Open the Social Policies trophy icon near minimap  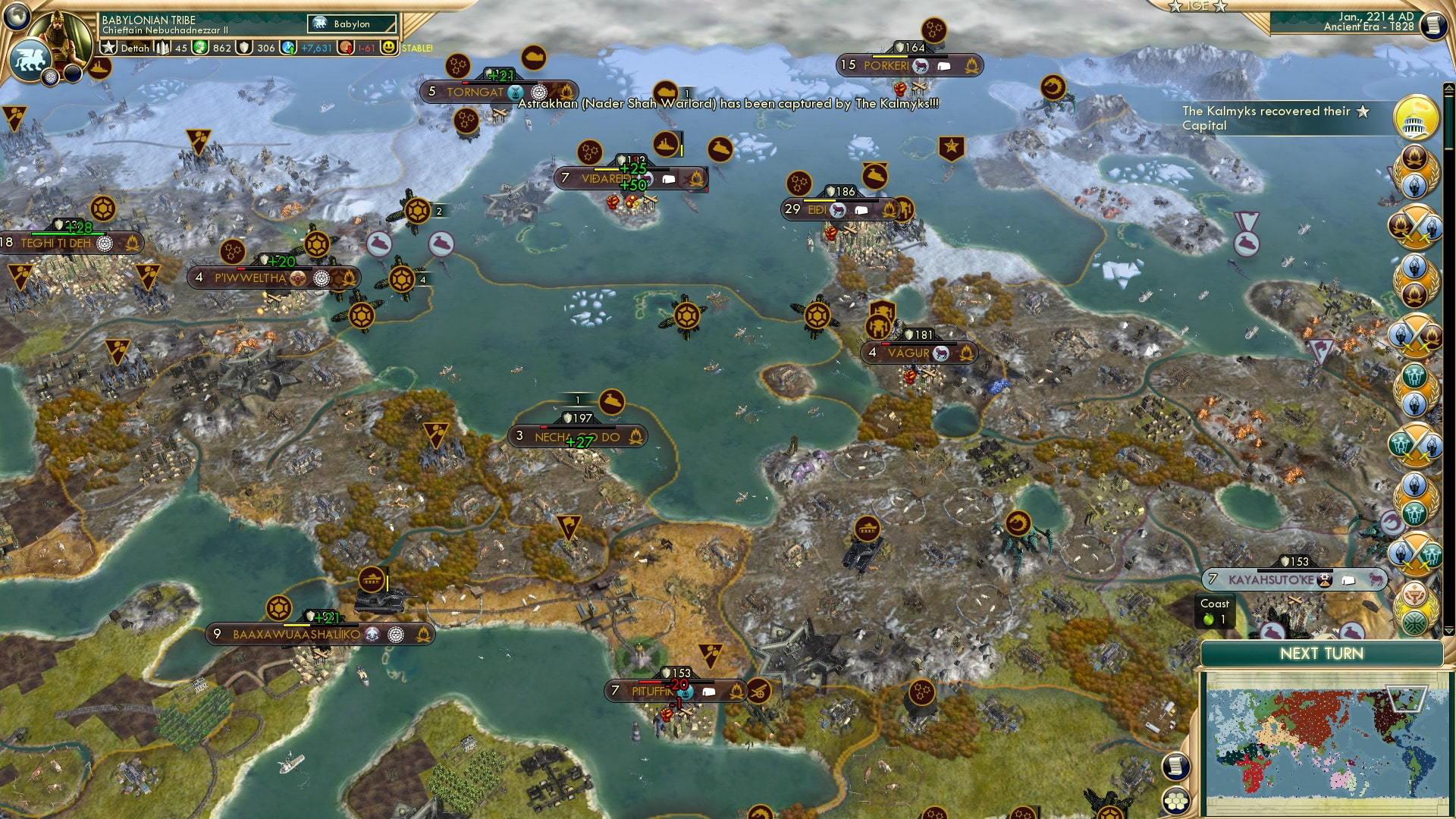pyautogui.click(x=1416, y=595)
